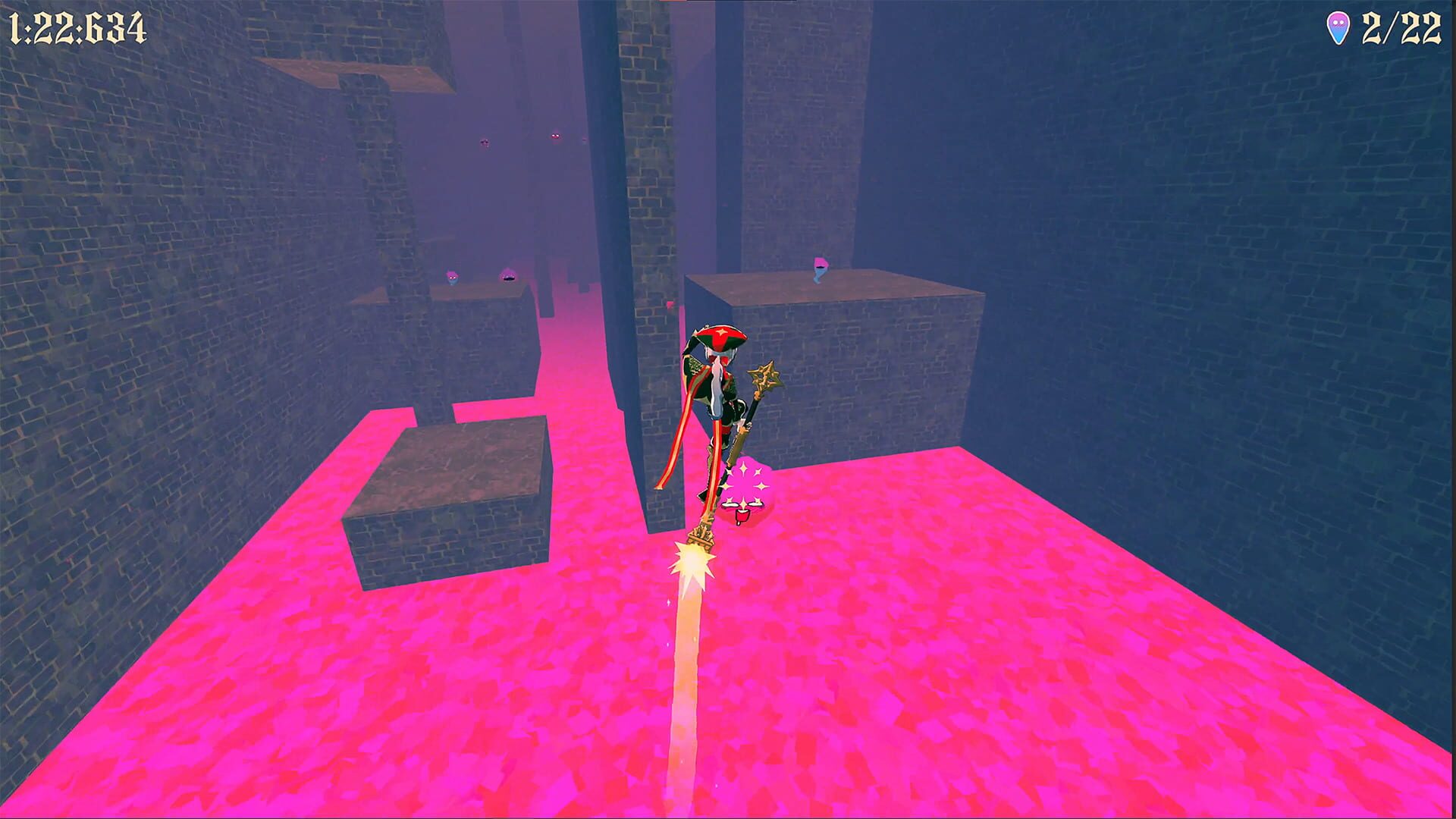Select the character's red tricorn hat
1456x819 pixels.
pyautogui.click(x=720, y=334)
